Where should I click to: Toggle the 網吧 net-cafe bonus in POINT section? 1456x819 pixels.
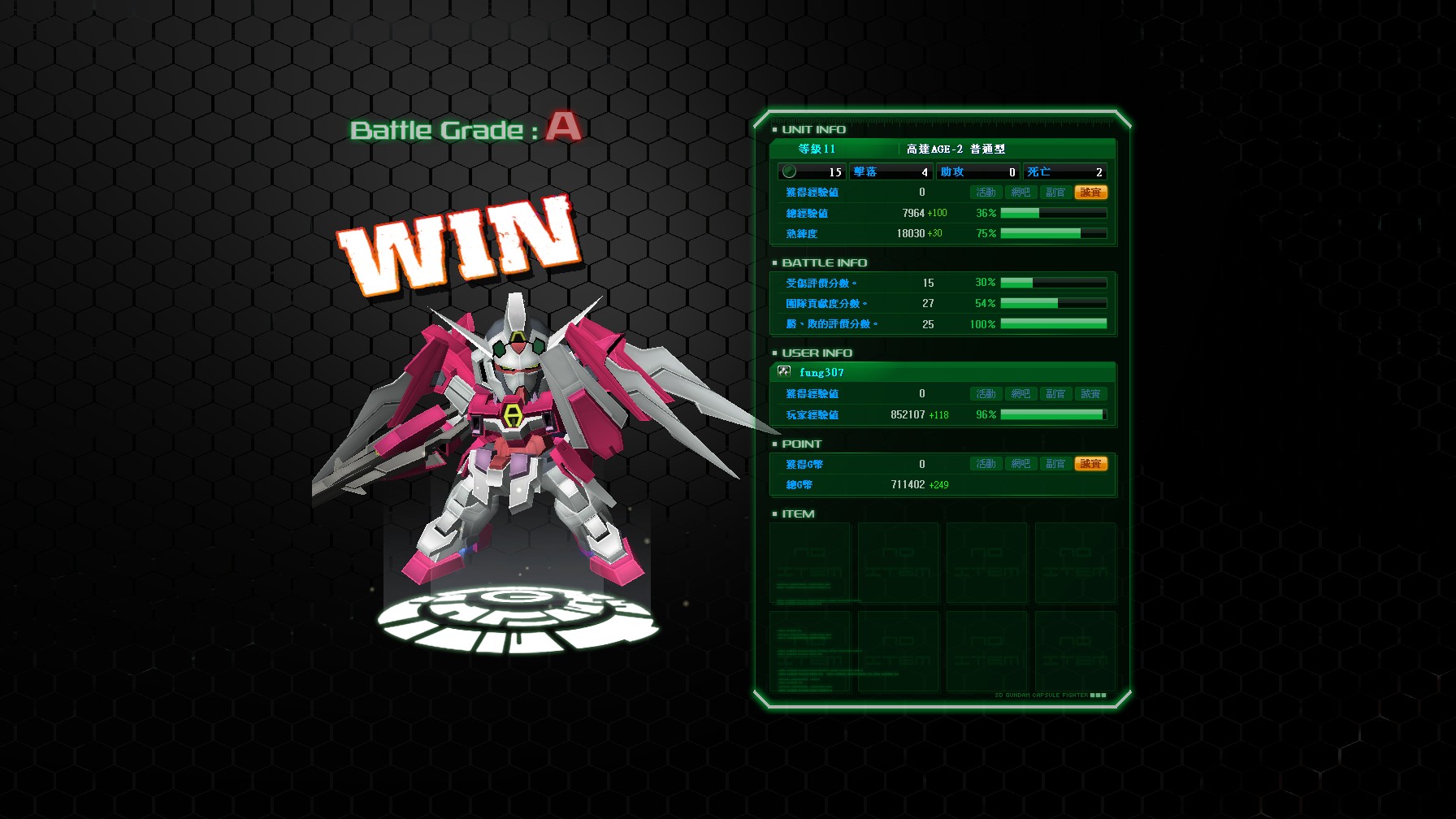tap(1020, 463)
